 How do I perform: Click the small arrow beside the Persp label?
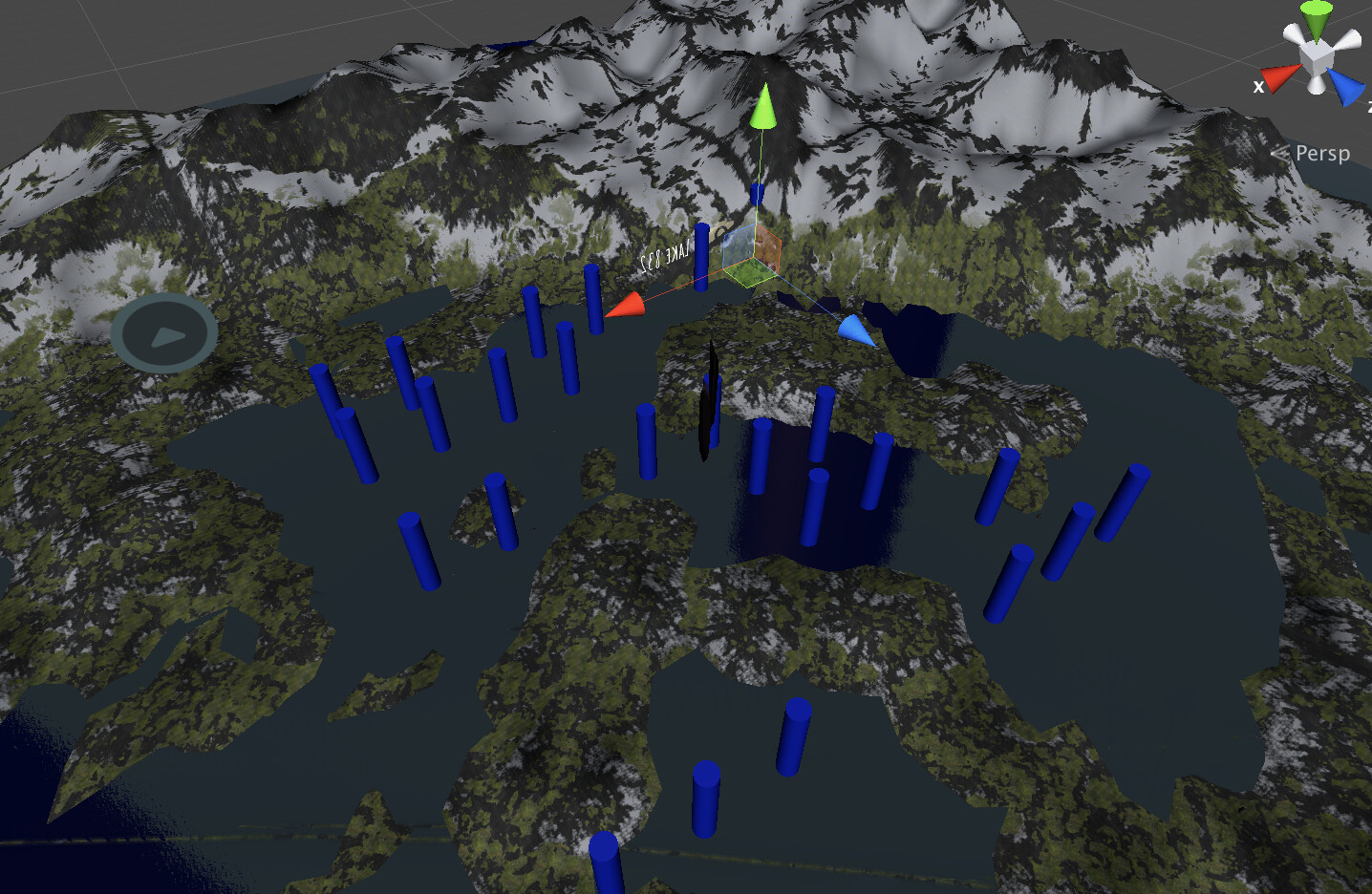[1280, 151]
